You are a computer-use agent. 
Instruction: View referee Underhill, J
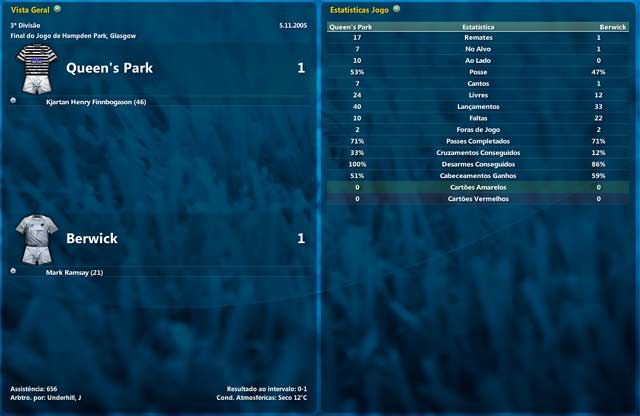pyautogui.click(x=65, y=397)
